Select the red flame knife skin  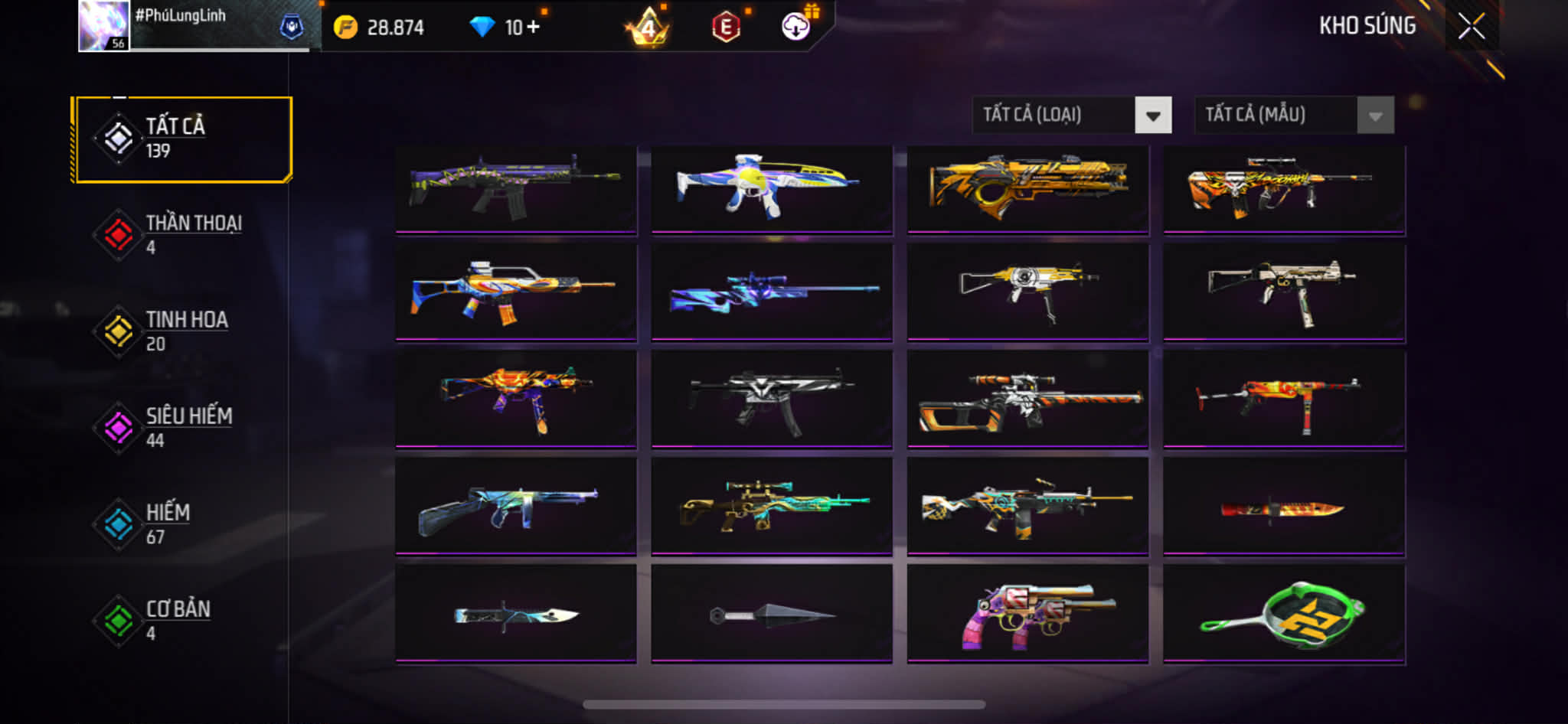pos(1284,507)
